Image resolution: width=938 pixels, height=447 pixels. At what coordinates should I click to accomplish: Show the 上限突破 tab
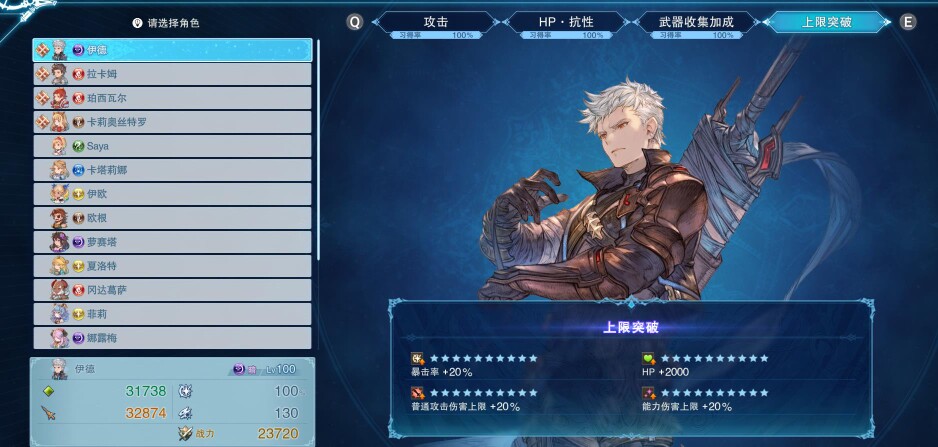(x=826, y=21)
